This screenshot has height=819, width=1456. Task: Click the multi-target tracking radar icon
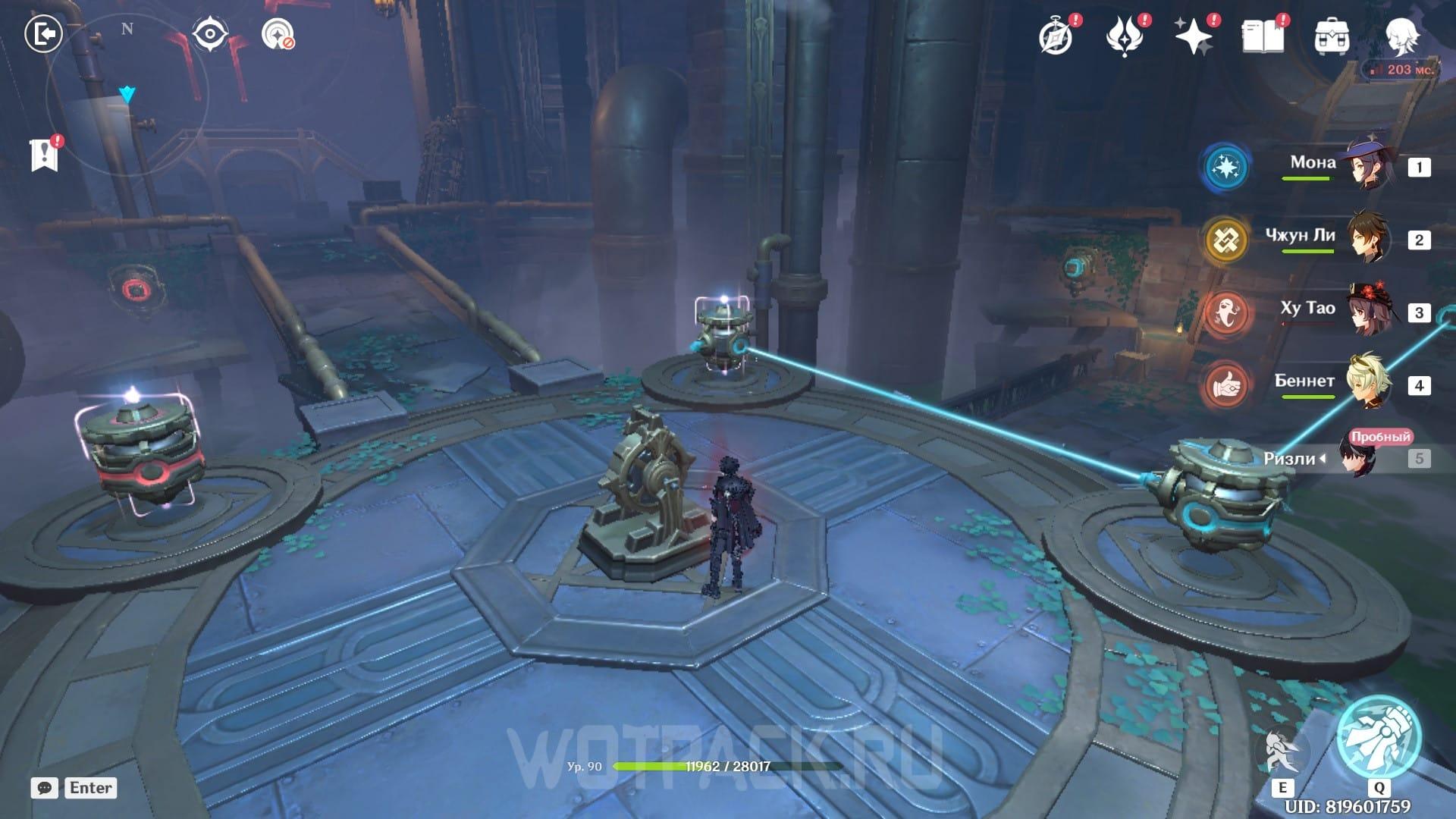[278, 35]
